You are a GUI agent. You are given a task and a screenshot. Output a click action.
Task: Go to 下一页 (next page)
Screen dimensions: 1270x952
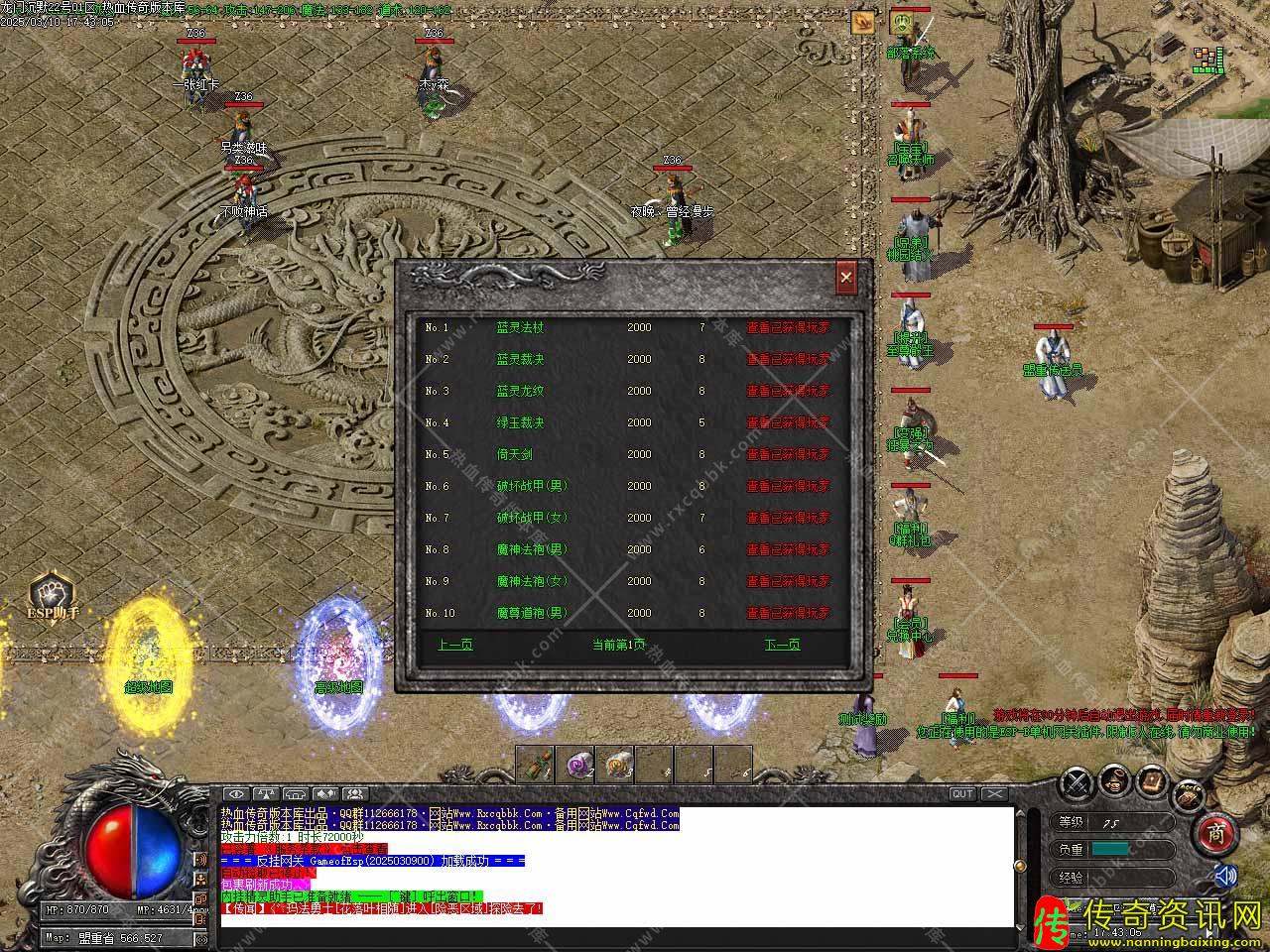coord(782,645)
